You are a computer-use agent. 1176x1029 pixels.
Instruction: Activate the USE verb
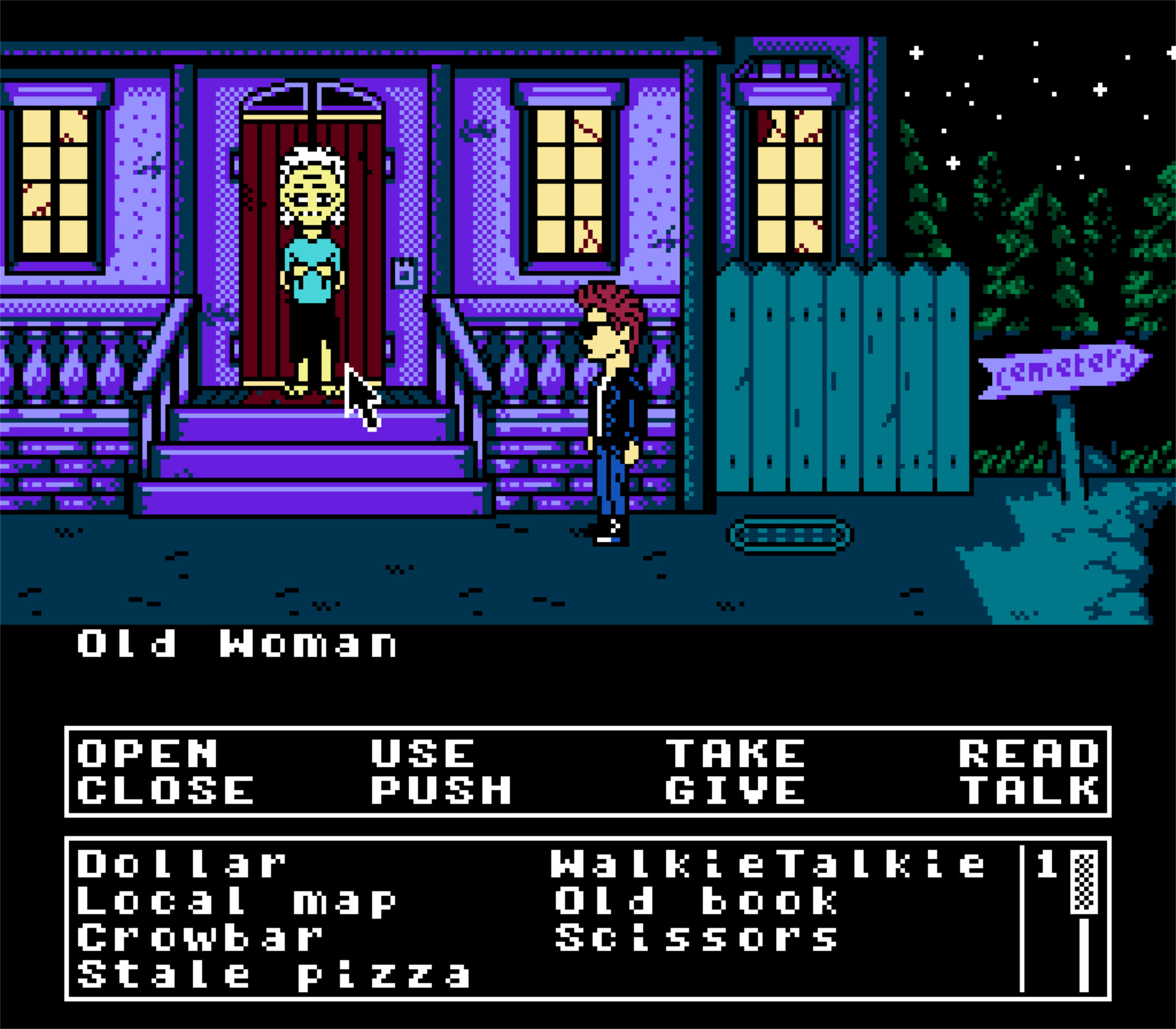(423, 753)
